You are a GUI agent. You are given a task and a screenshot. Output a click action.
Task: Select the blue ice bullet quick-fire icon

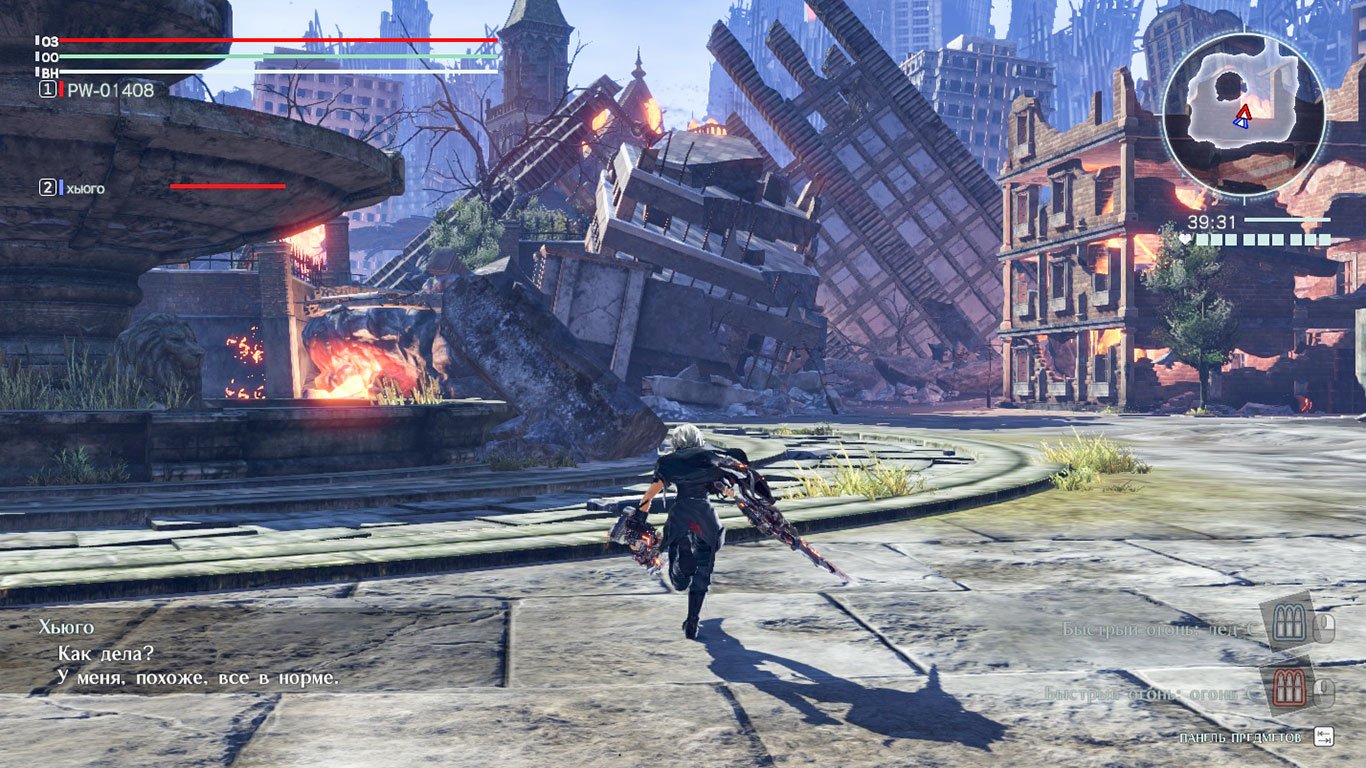[1289, 622]
